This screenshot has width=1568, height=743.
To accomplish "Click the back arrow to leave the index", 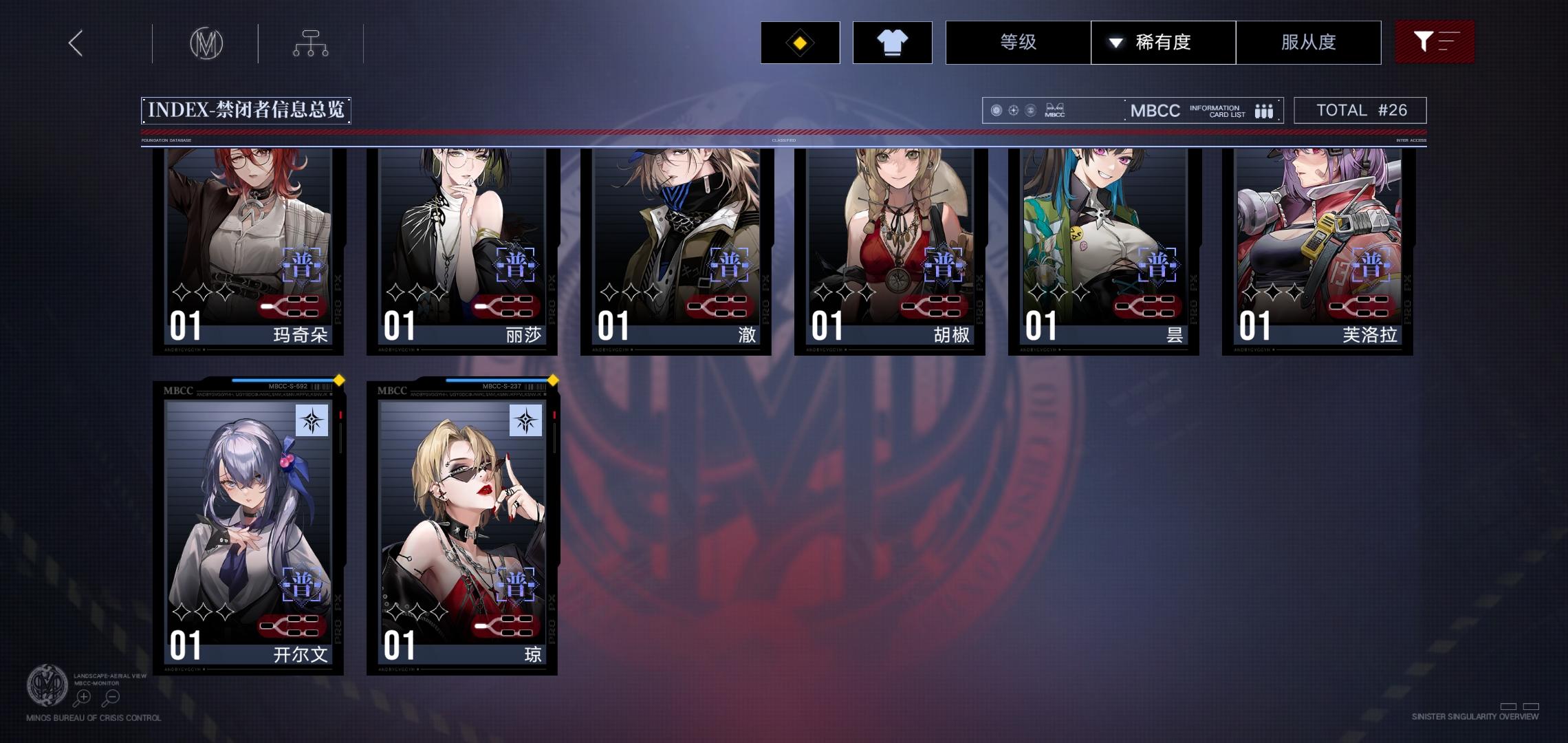I will pyautogui.click(x=75, y=42).
